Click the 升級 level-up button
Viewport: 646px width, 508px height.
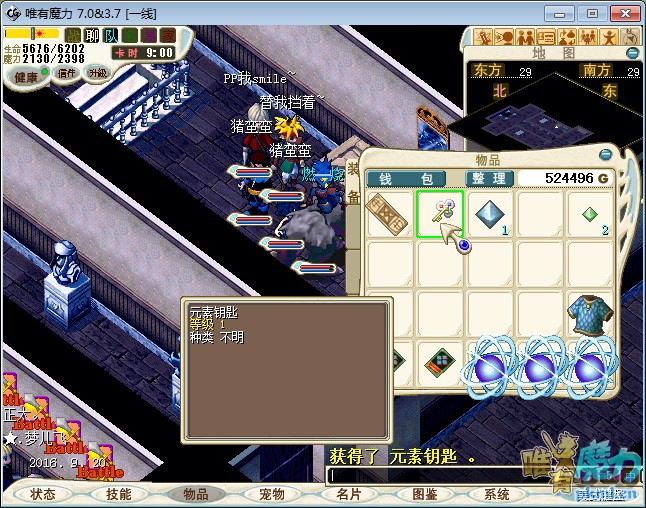[x=98, y=73]
